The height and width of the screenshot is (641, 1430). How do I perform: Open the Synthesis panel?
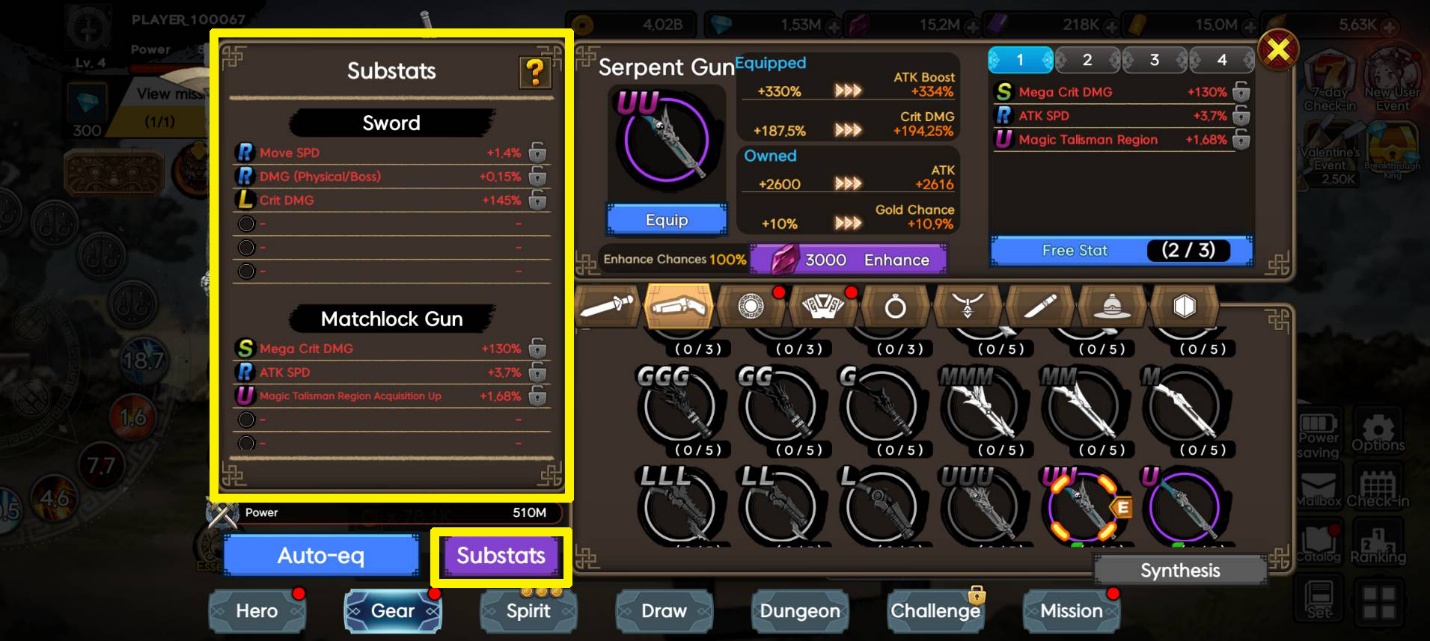1180,571
